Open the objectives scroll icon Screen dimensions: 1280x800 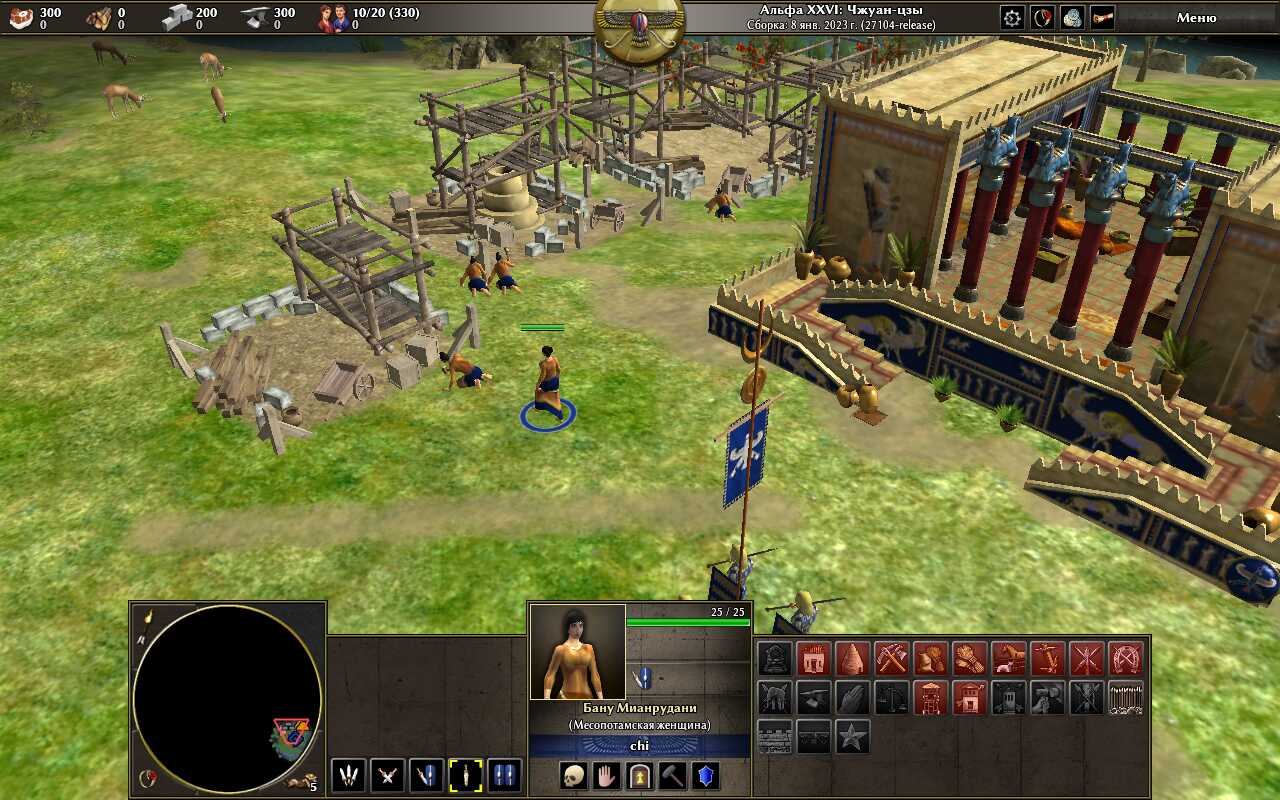(x=1102, y=18)
